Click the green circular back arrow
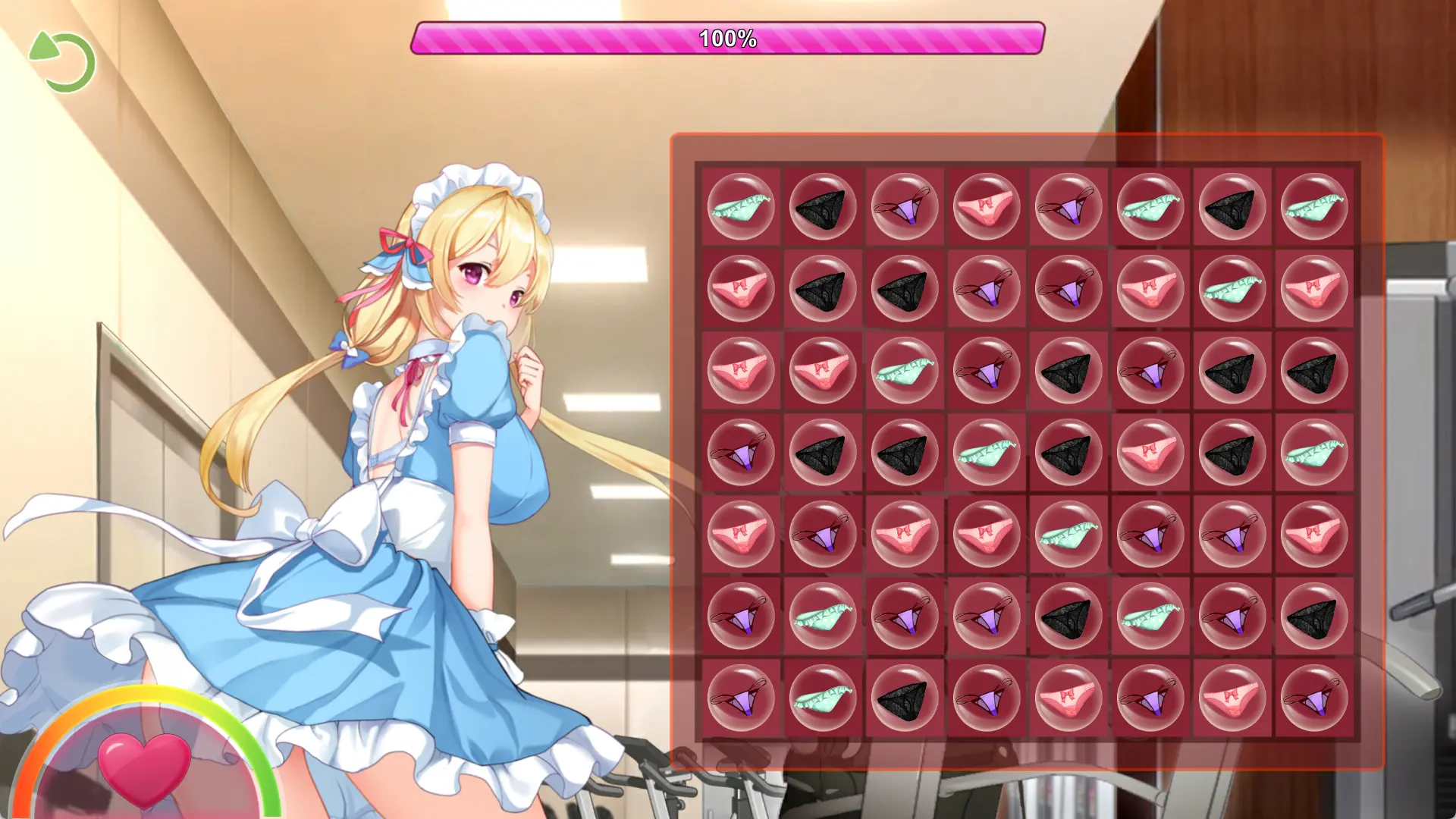The image size is (1456, 819). [64, 62]
